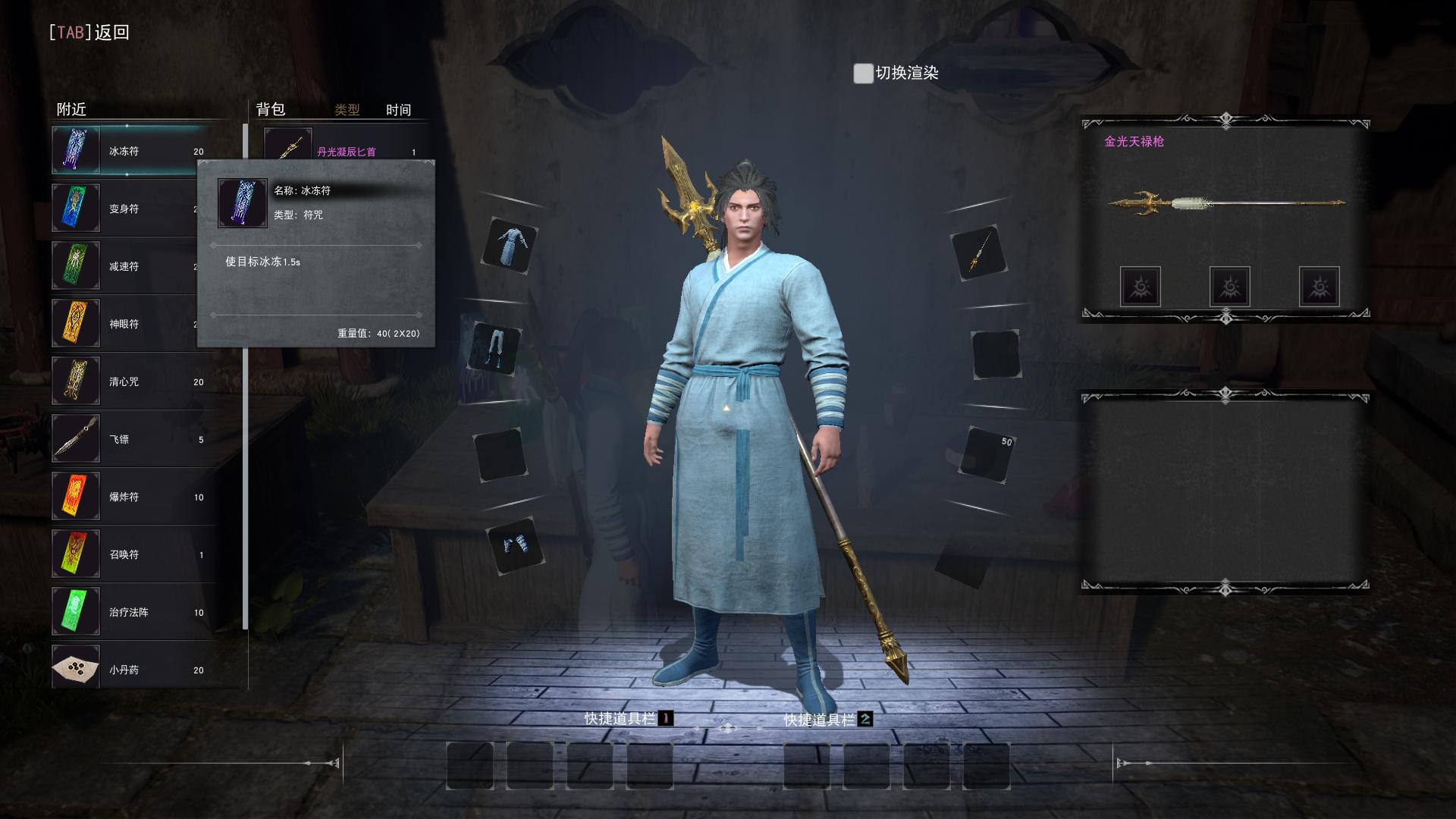The height and width of the screenshot is (819, 1456).
Task: Choose the yellow 神眼符 talisman
Action: click(123, 324)
